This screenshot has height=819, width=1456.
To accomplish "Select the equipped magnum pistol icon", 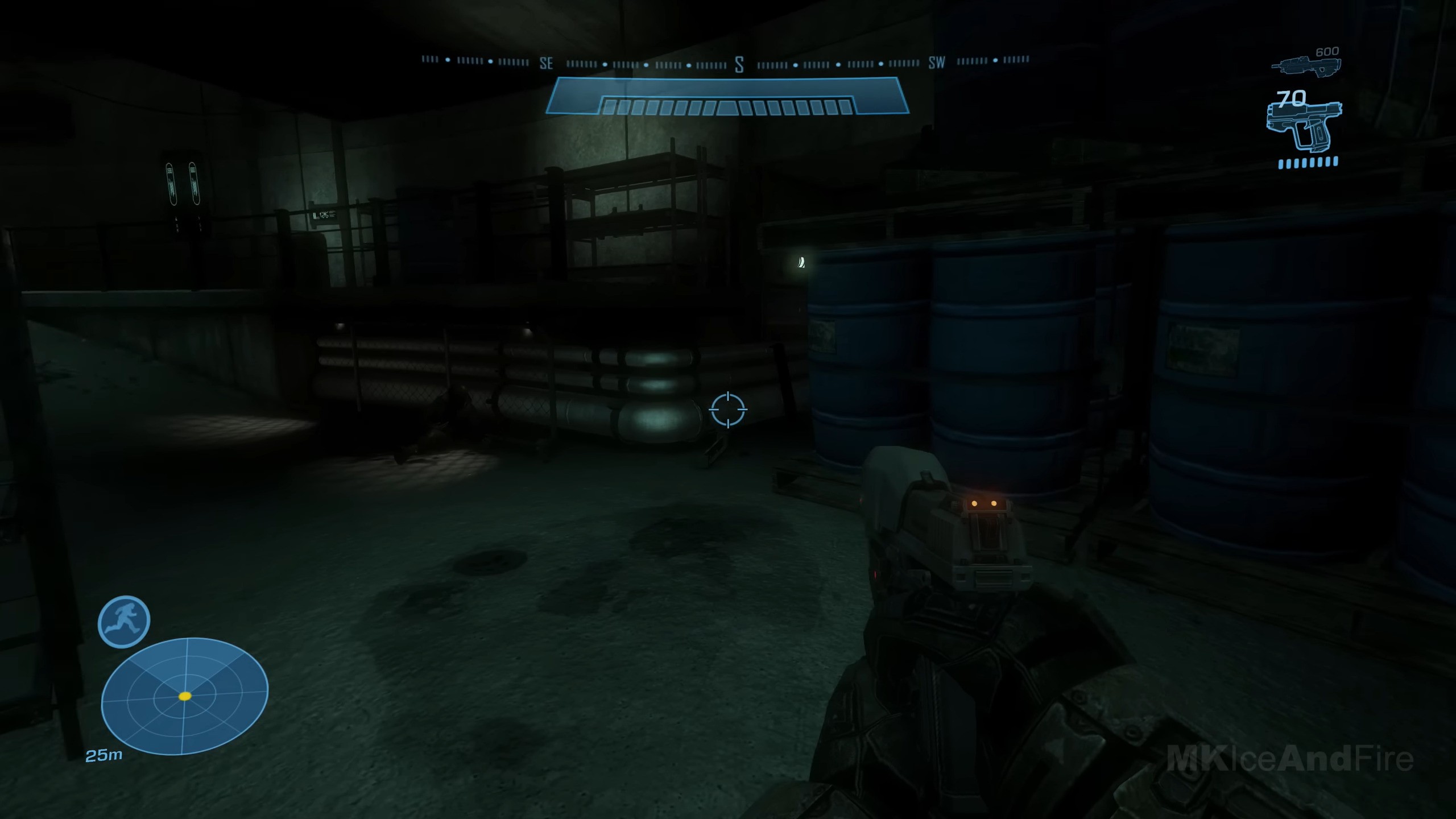I will 1305,126.
